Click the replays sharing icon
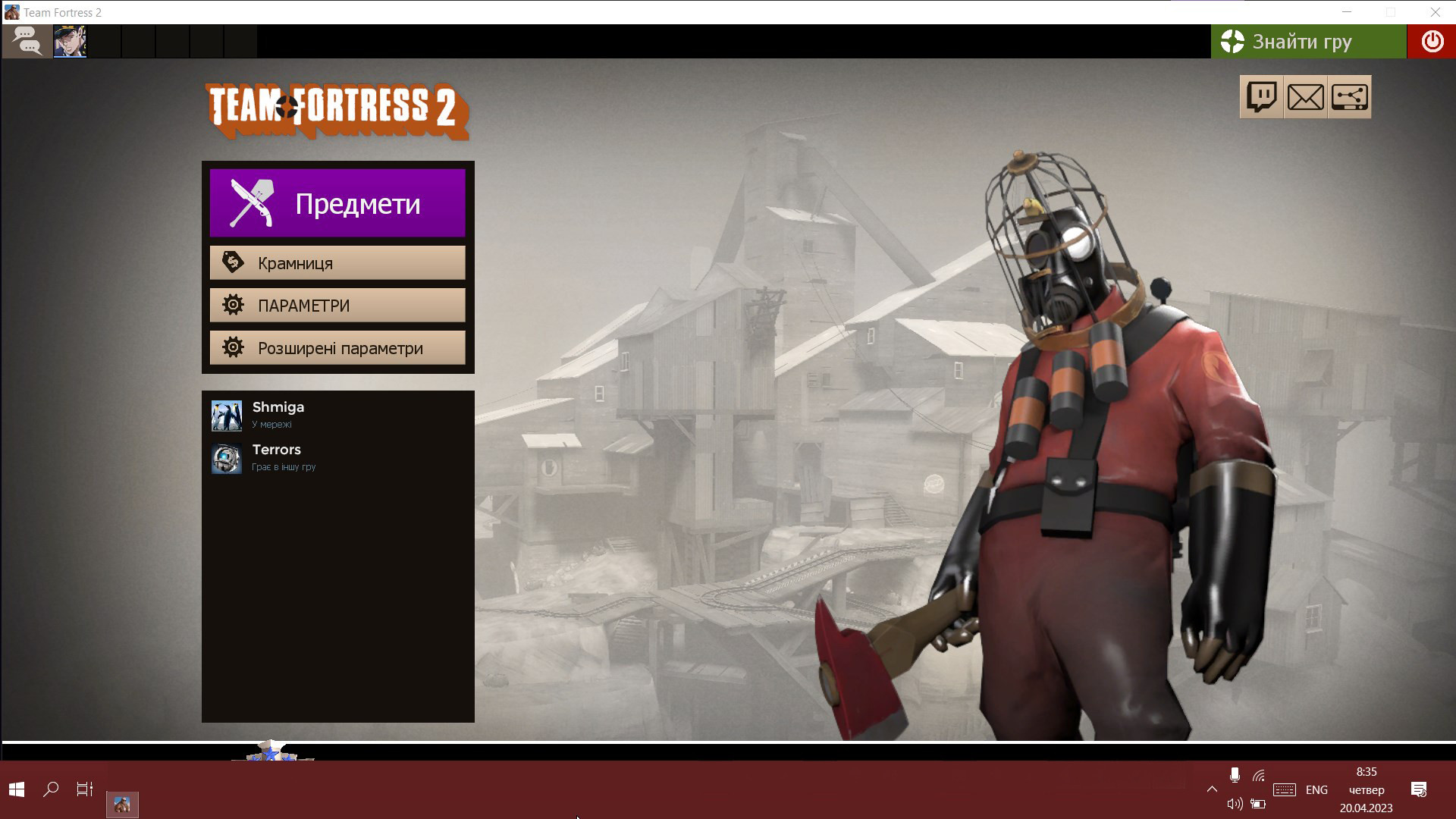 (x=1350, y=96)
